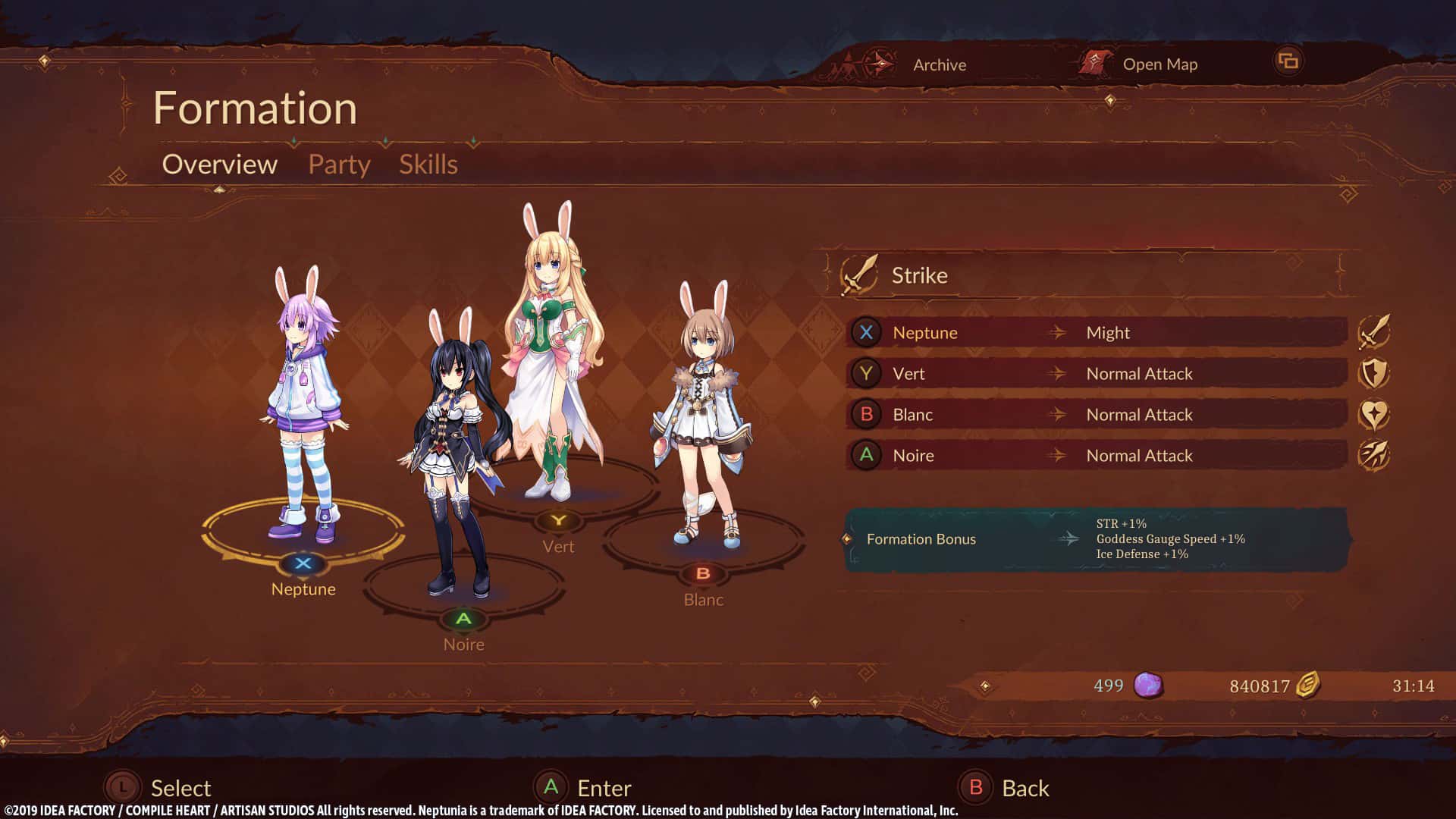Select Noire's A position marker

[x=463, y=619]
